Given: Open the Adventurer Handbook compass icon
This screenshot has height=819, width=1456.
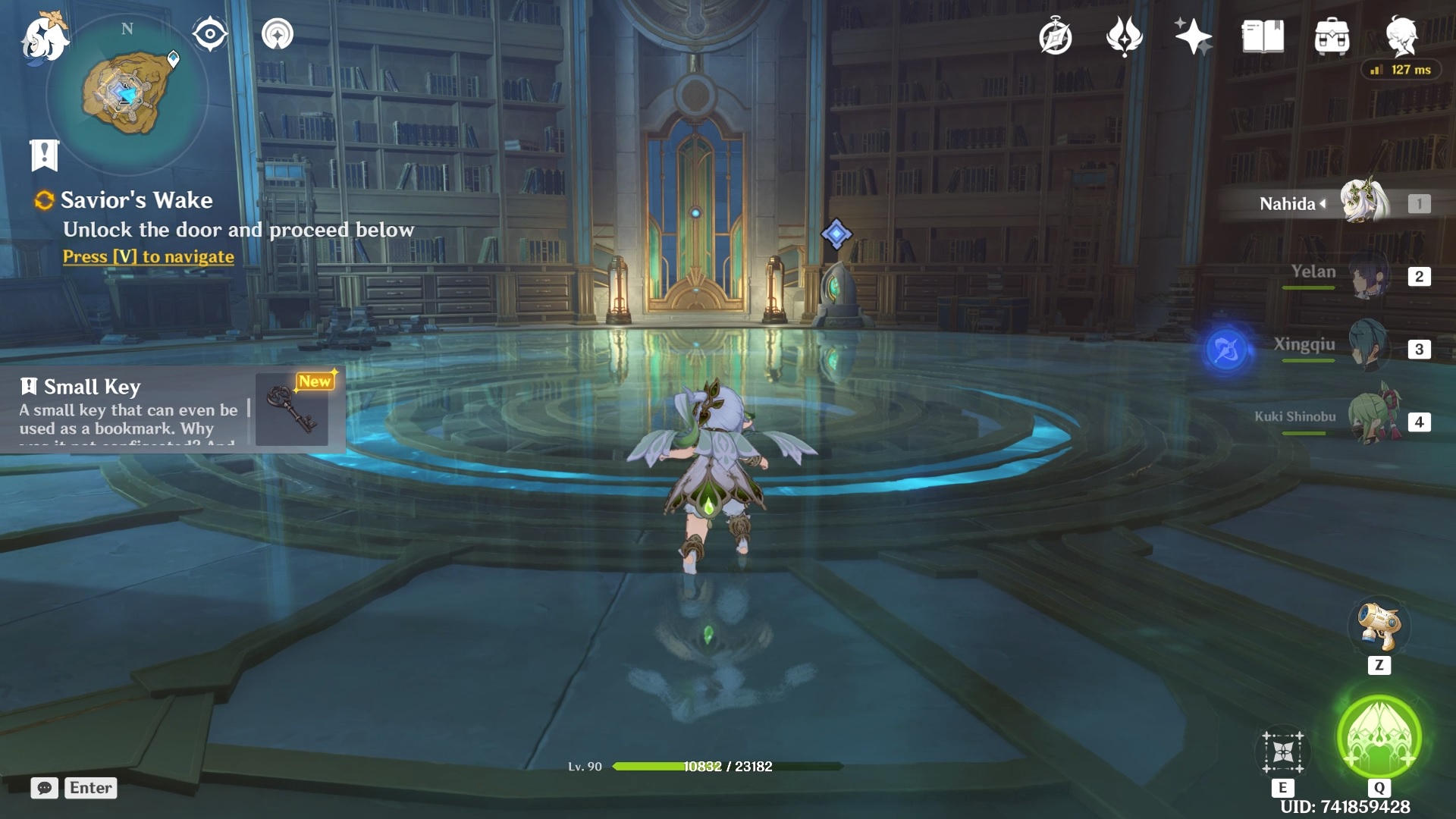Looking at the screenshot, I should (1055, 37).
